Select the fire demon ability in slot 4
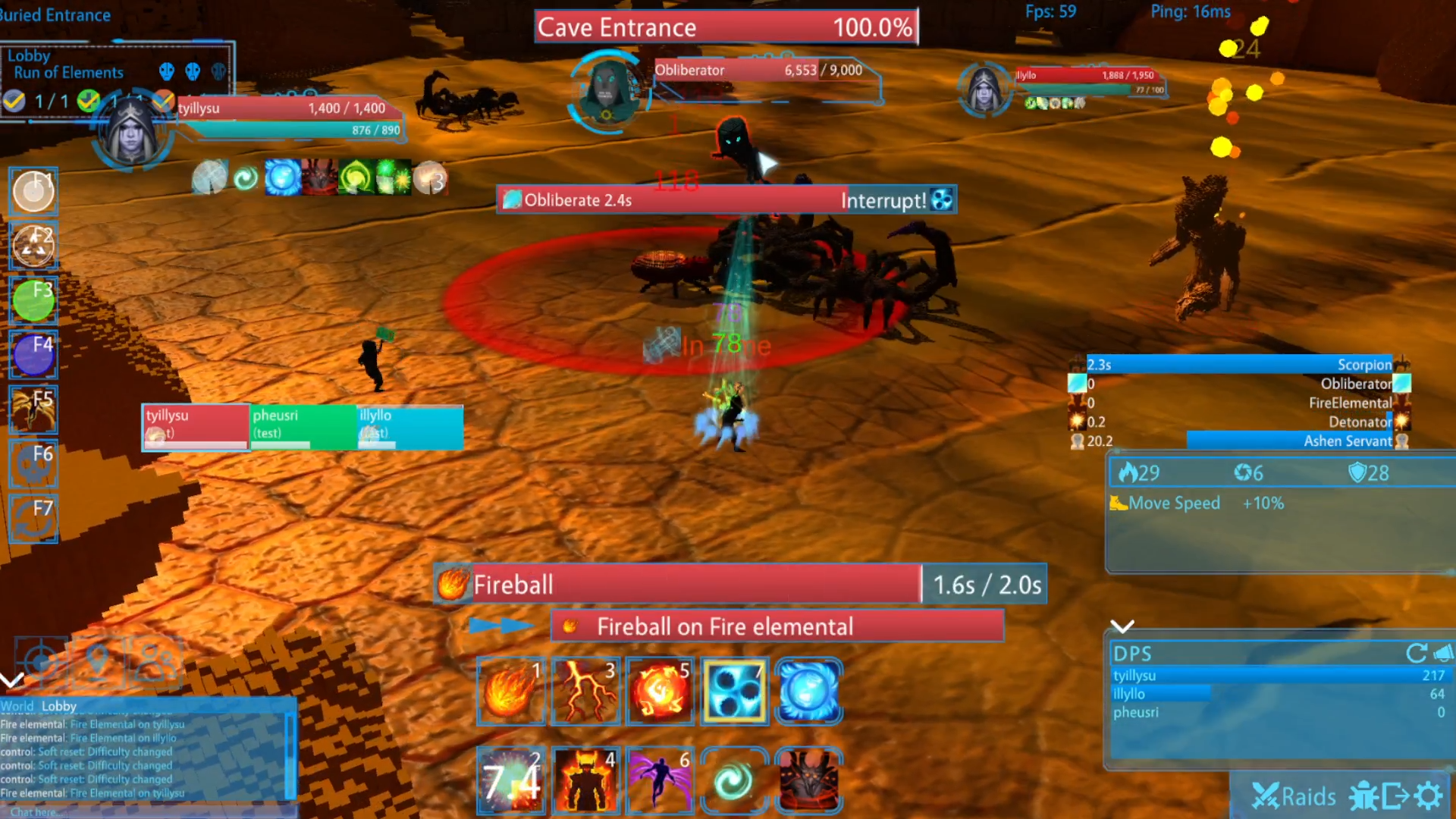1456x819 pixels. click(585, 780)
